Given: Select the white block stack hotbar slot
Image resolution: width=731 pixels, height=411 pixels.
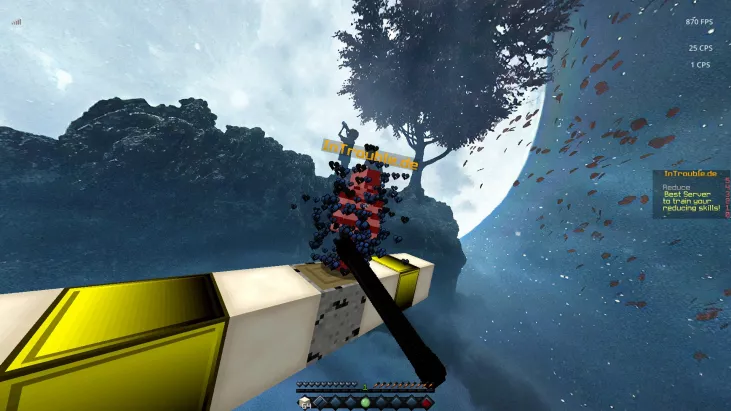Looking at the screenshot, I should (x=305, y=402).
